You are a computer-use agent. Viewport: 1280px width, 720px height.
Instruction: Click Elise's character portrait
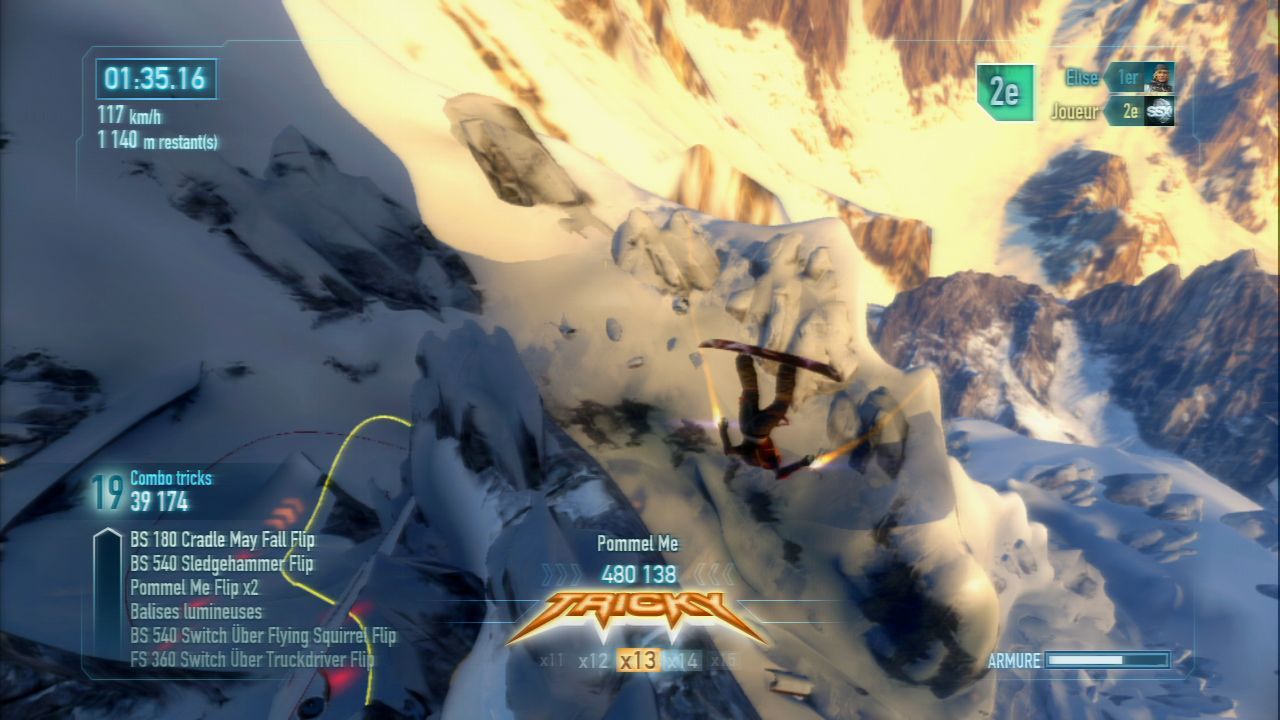[1160, 77]
